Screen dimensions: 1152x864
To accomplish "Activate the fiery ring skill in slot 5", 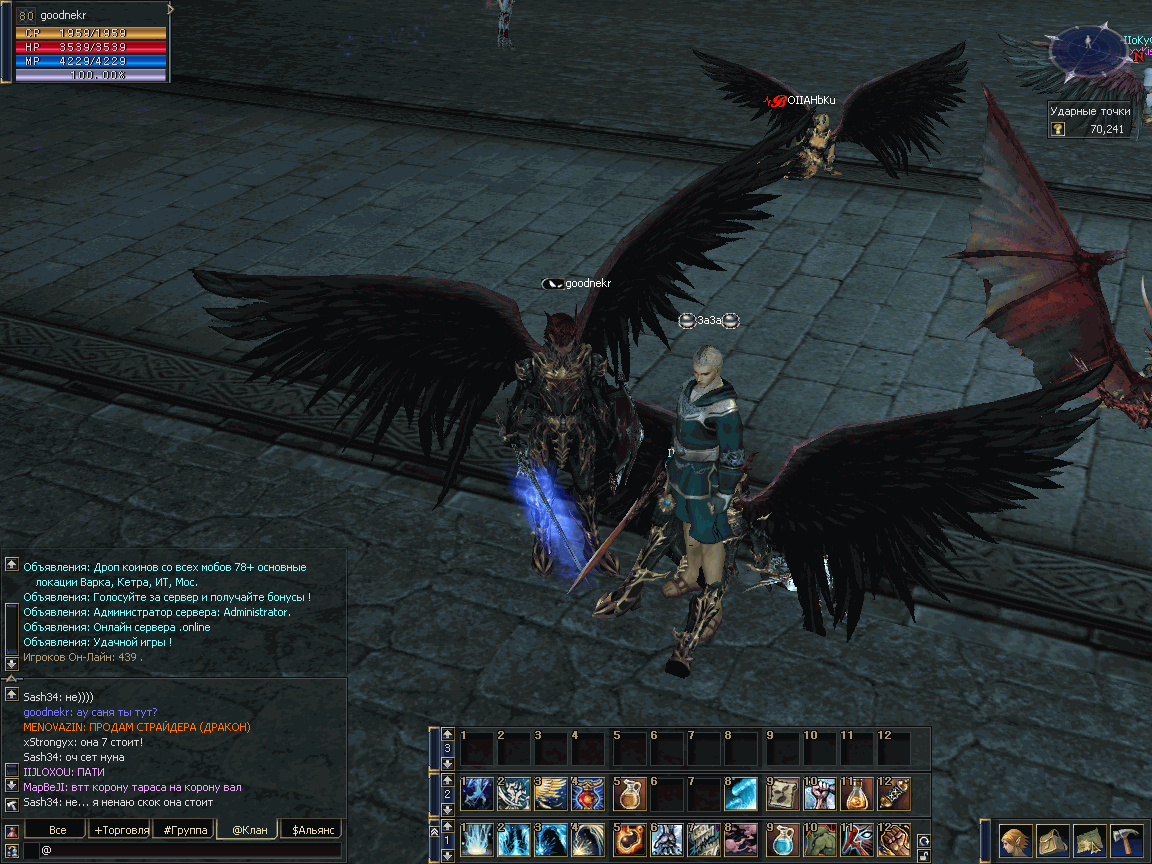I will click(629, 839).
